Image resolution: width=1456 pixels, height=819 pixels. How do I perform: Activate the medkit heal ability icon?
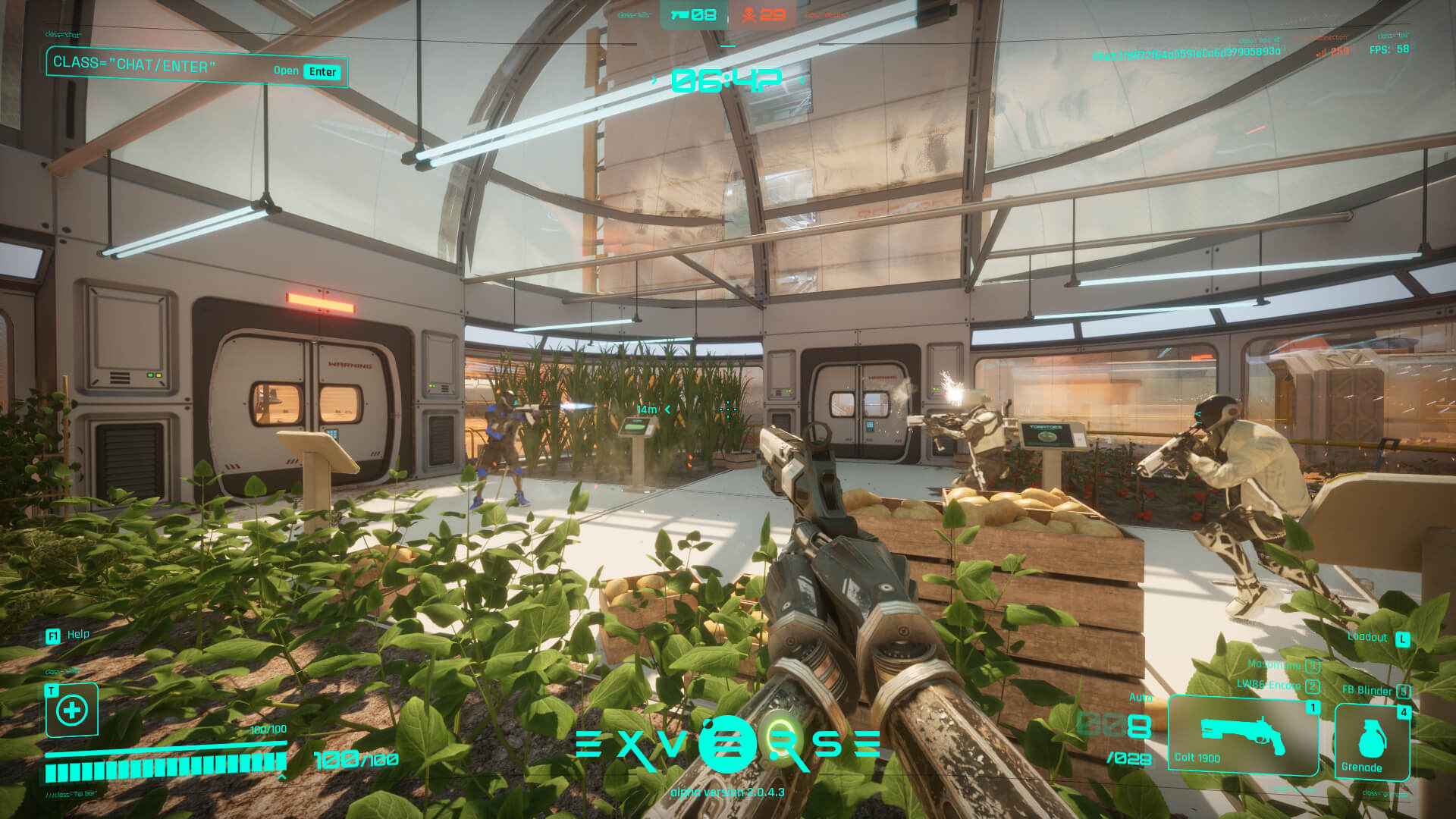(72, 711)
